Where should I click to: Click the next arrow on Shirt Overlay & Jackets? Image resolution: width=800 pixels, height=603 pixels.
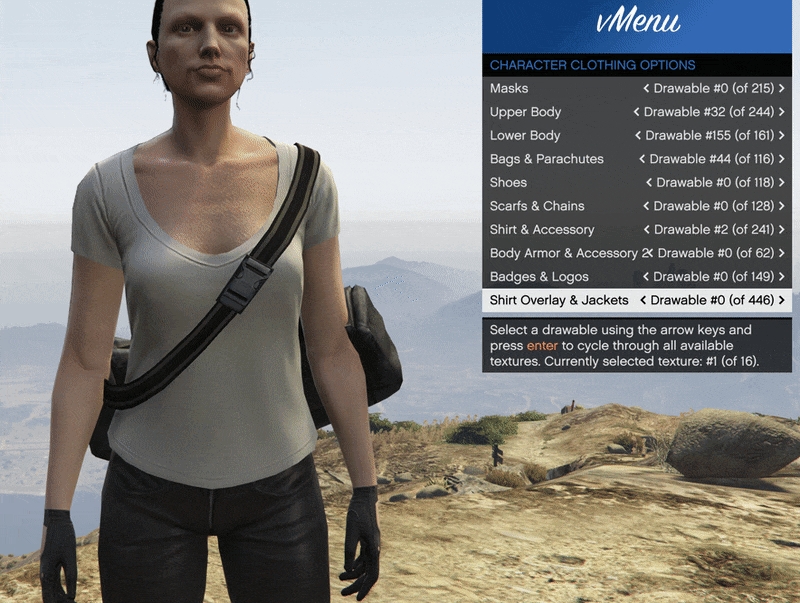(781, 300)
